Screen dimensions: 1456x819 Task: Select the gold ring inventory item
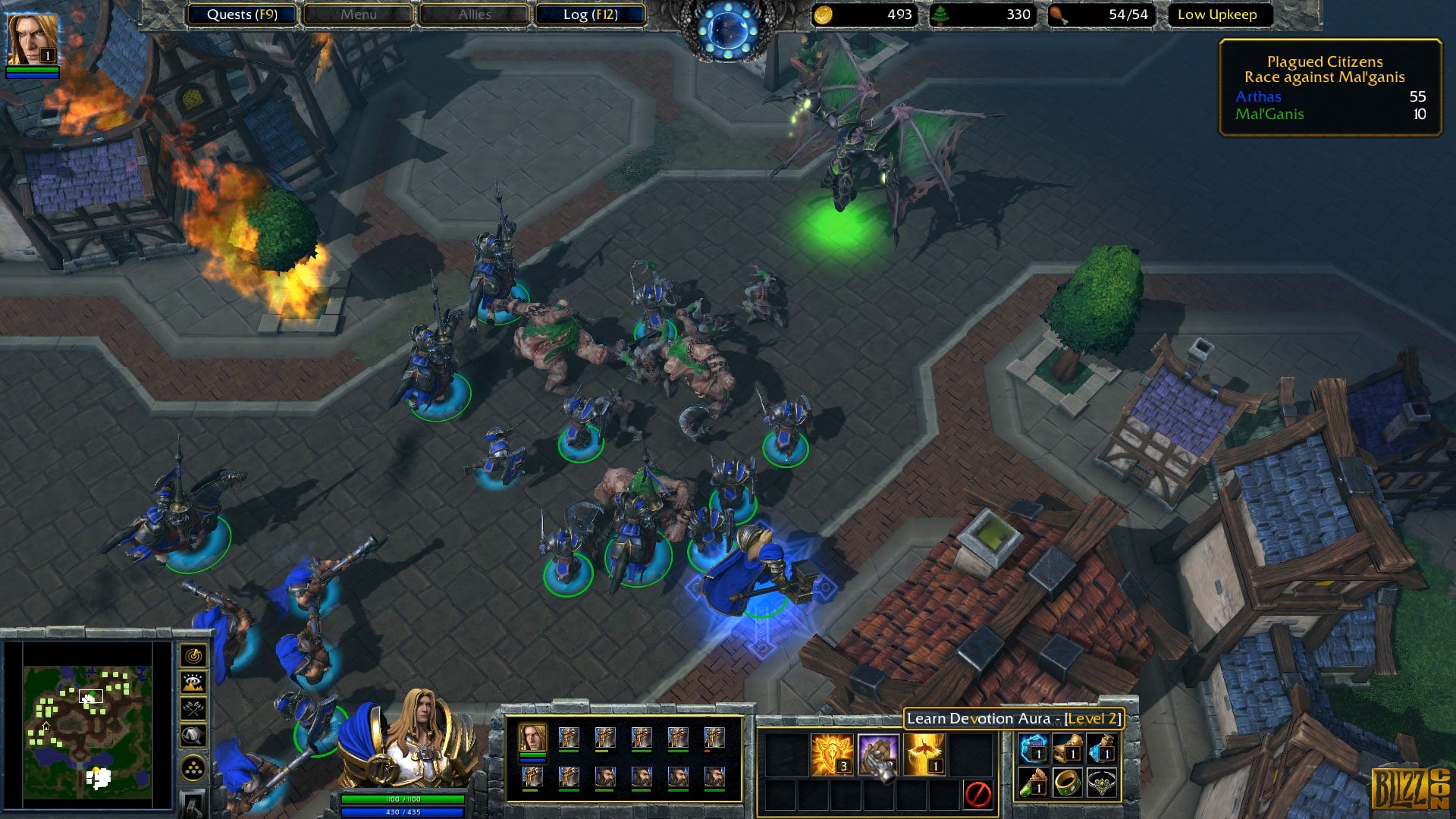1067,783
